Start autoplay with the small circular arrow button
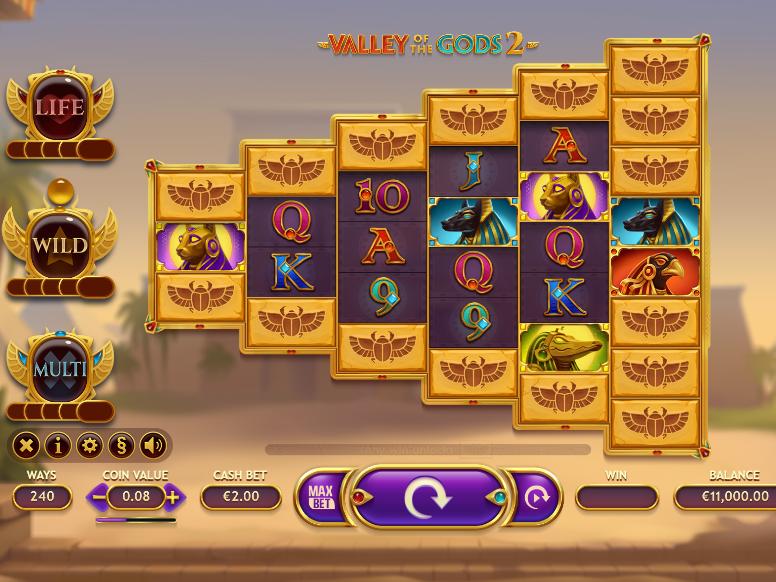776x582 pixels. [x=537, y=497]
